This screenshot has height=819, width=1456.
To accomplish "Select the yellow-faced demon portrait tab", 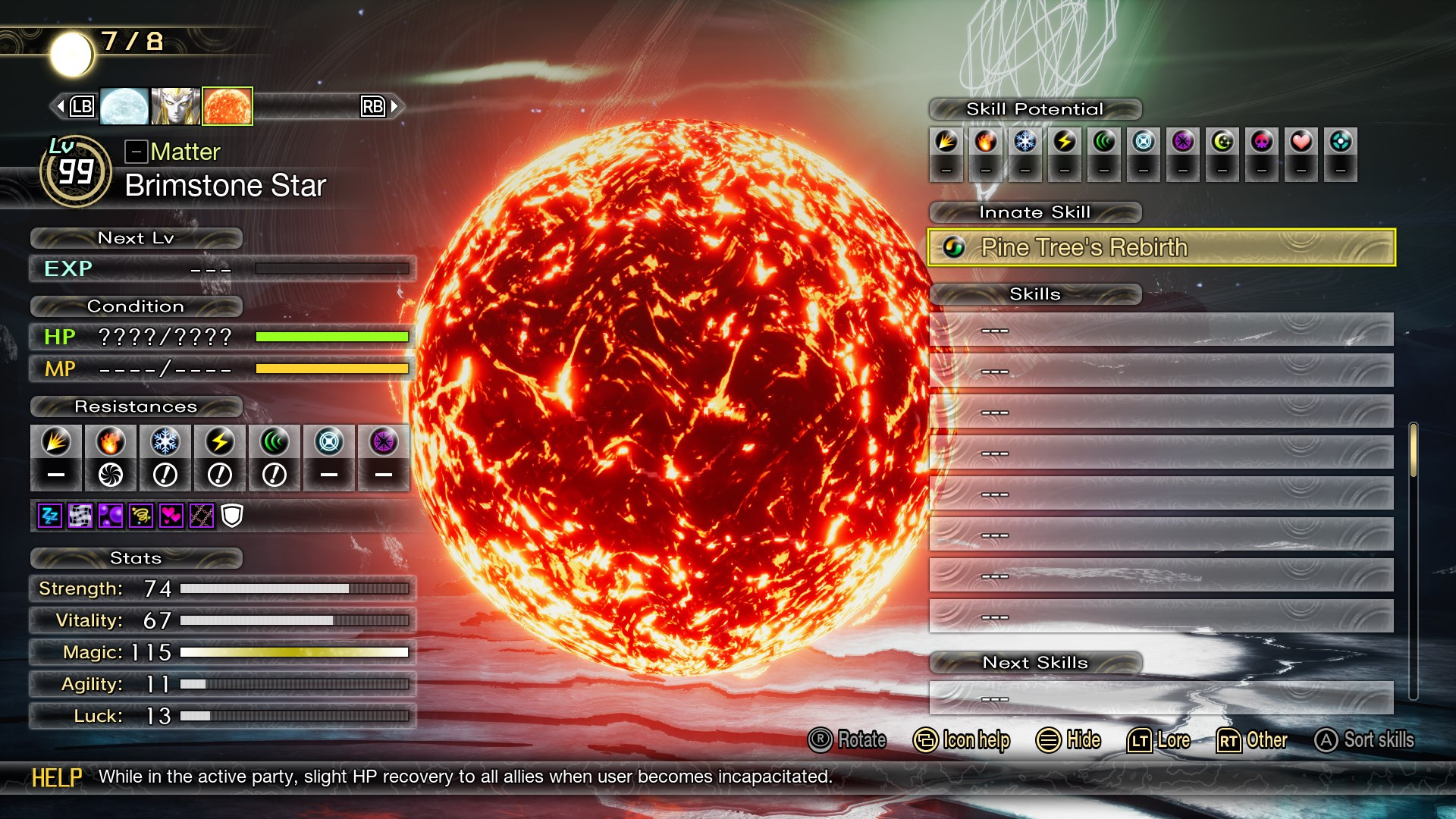I will click(174, 105).
